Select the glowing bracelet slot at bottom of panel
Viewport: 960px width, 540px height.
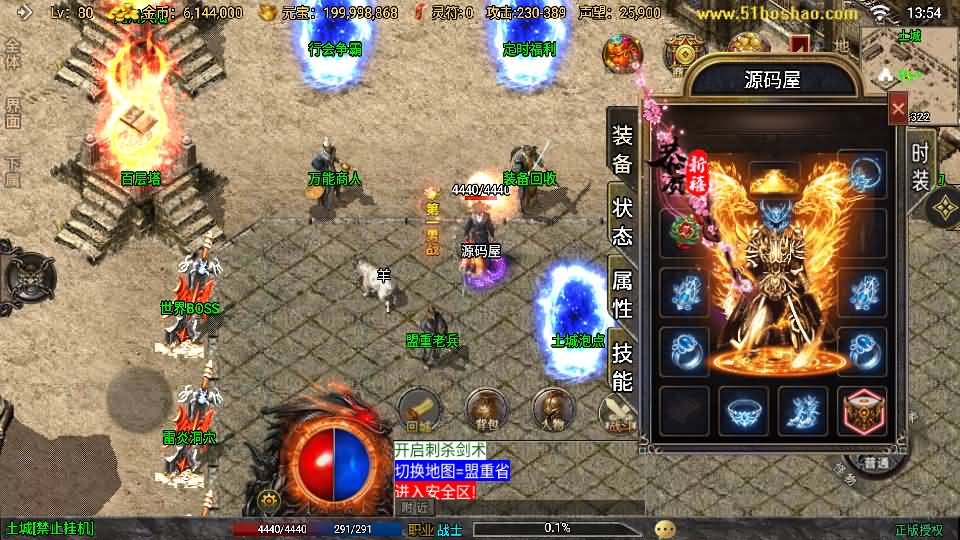[743, 411]
